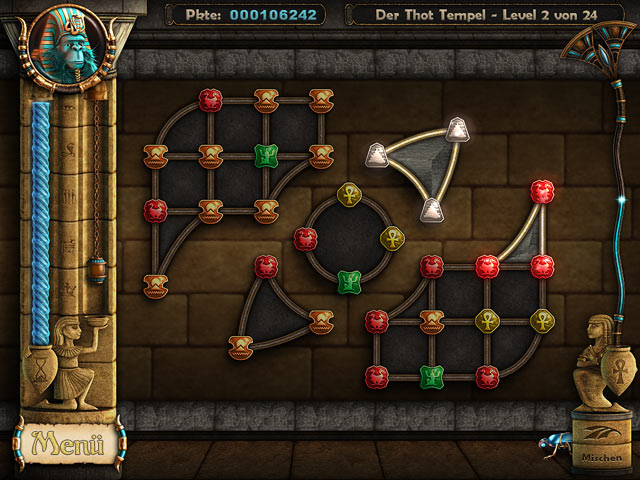The width and height of the screenshot is (640, 480).
Task: Open the Menü button
Action: (x=68, y=441)
